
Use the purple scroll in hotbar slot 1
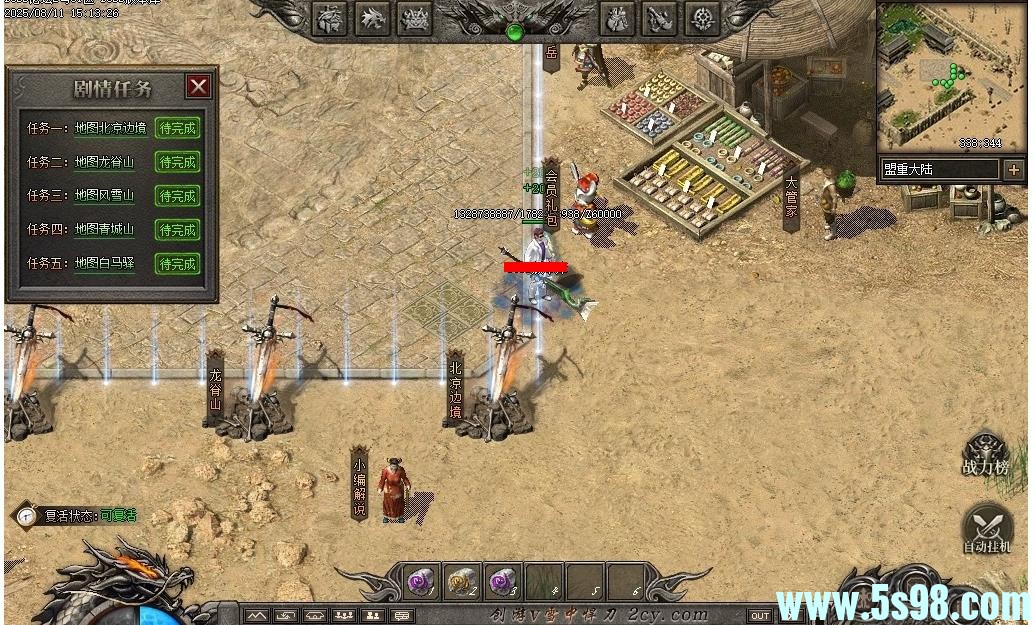(419, 580)
